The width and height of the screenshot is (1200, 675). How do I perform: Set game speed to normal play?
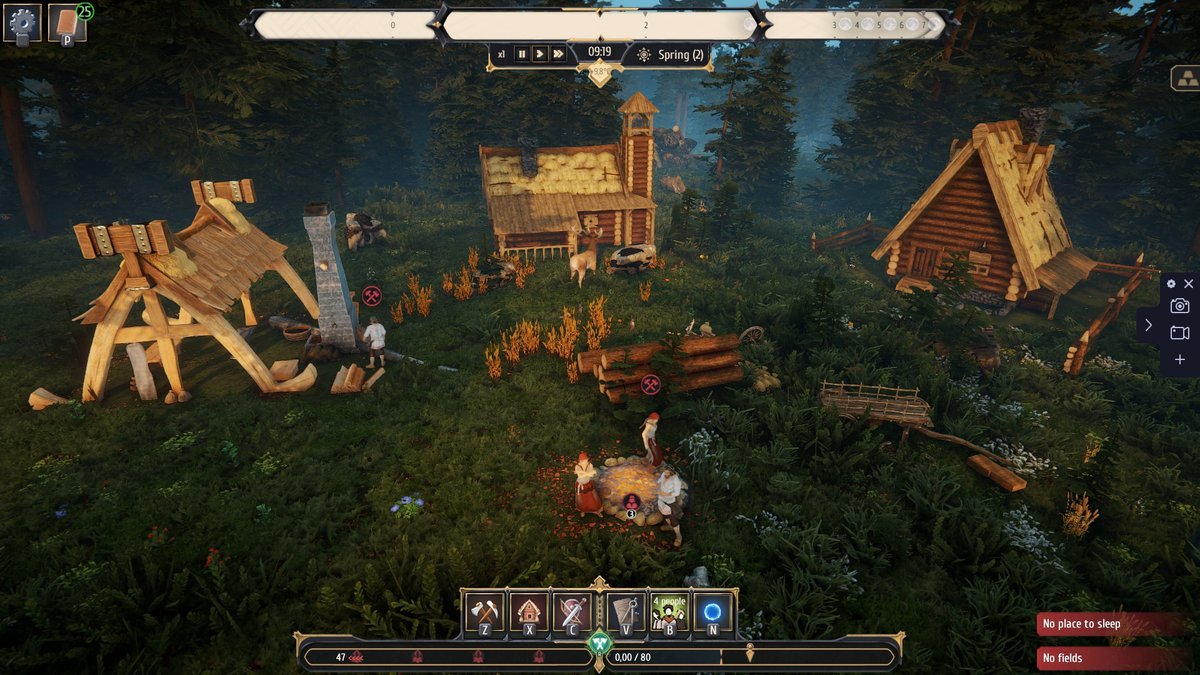tap(540, 54)
